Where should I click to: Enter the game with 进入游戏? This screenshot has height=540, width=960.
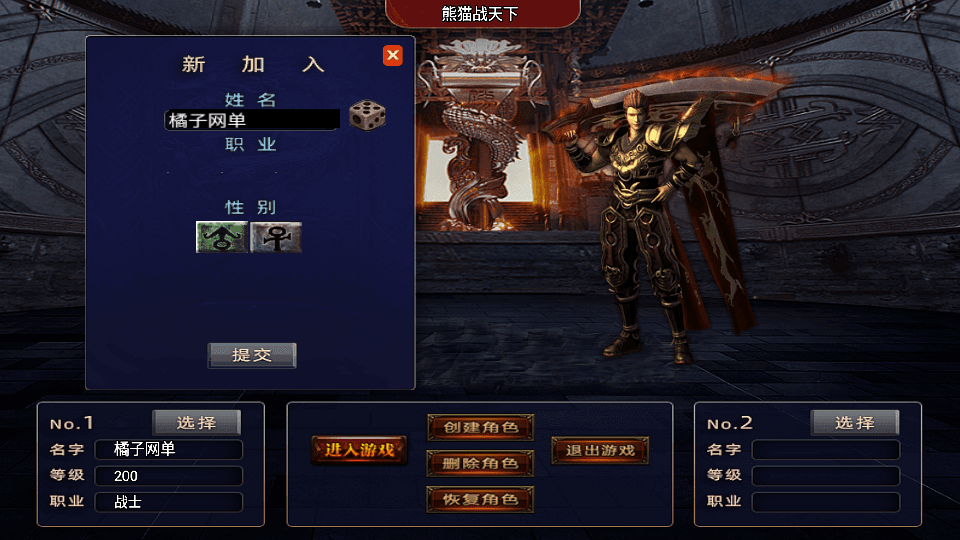(359, 450)
